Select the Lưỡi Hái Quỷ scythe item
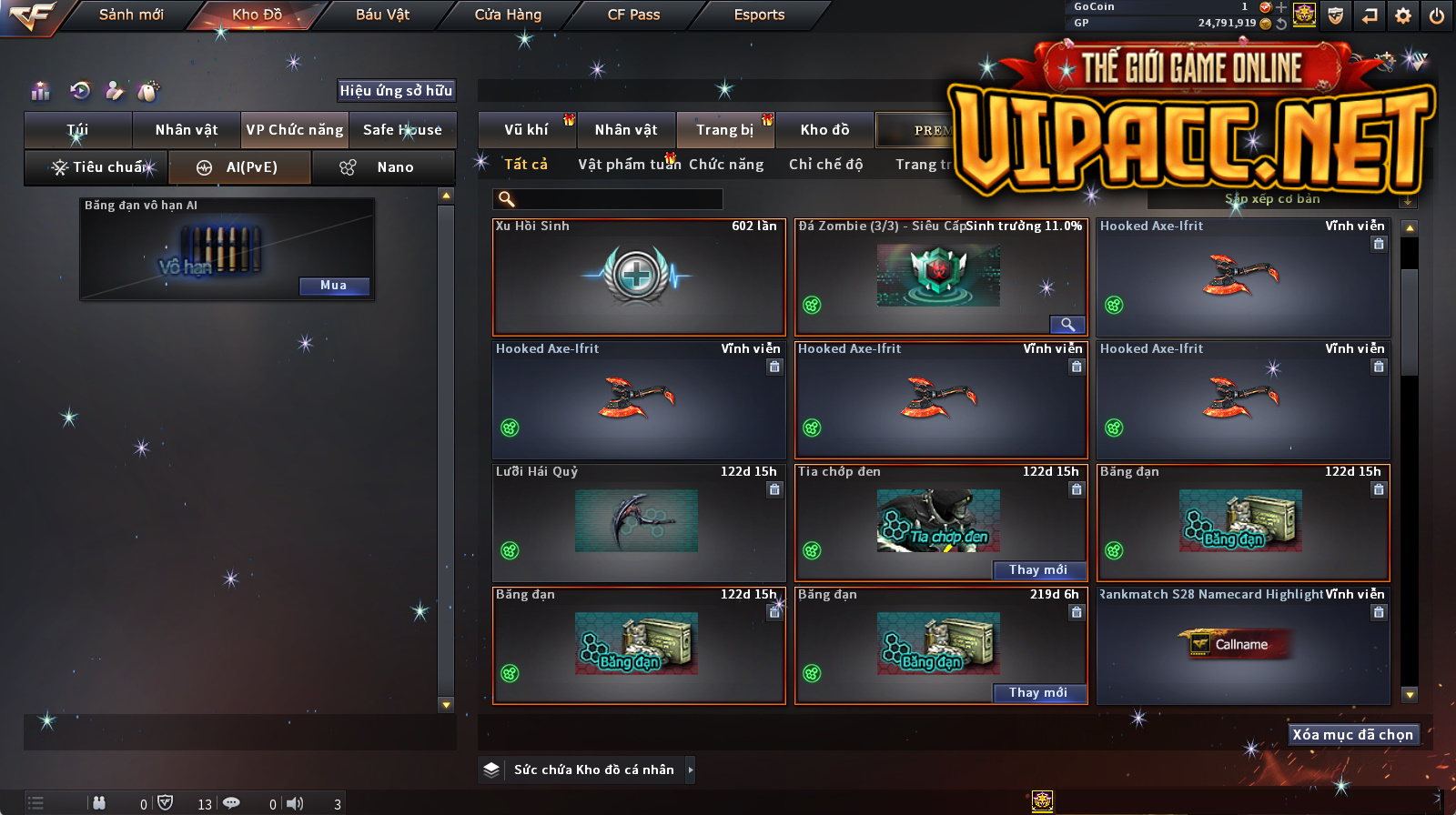This screenshot has height=815, width=1456. coord(638,523)
